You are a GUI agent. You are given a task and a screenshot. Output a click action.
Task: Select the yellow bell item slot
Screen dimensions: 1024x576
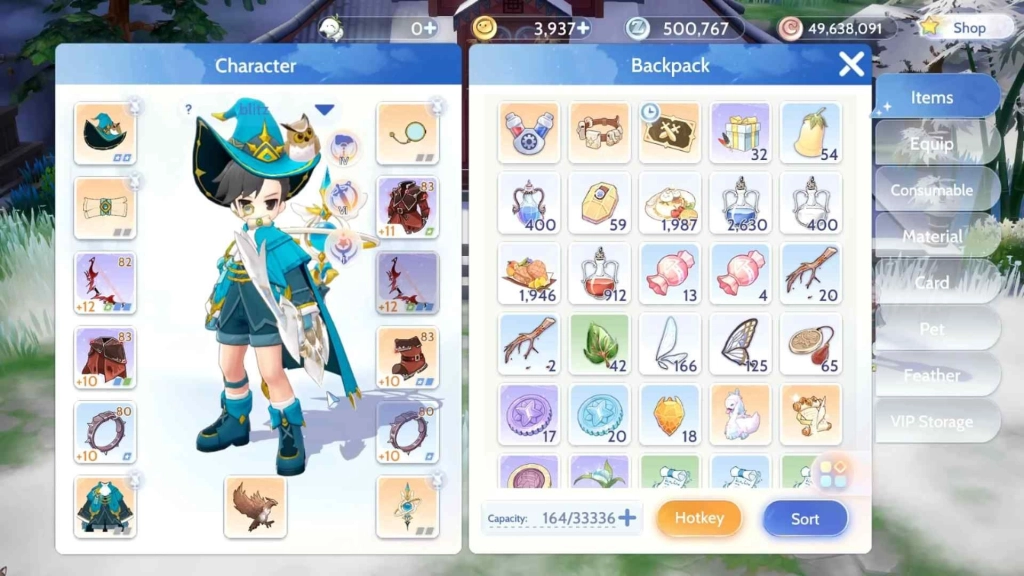[811, 133]
